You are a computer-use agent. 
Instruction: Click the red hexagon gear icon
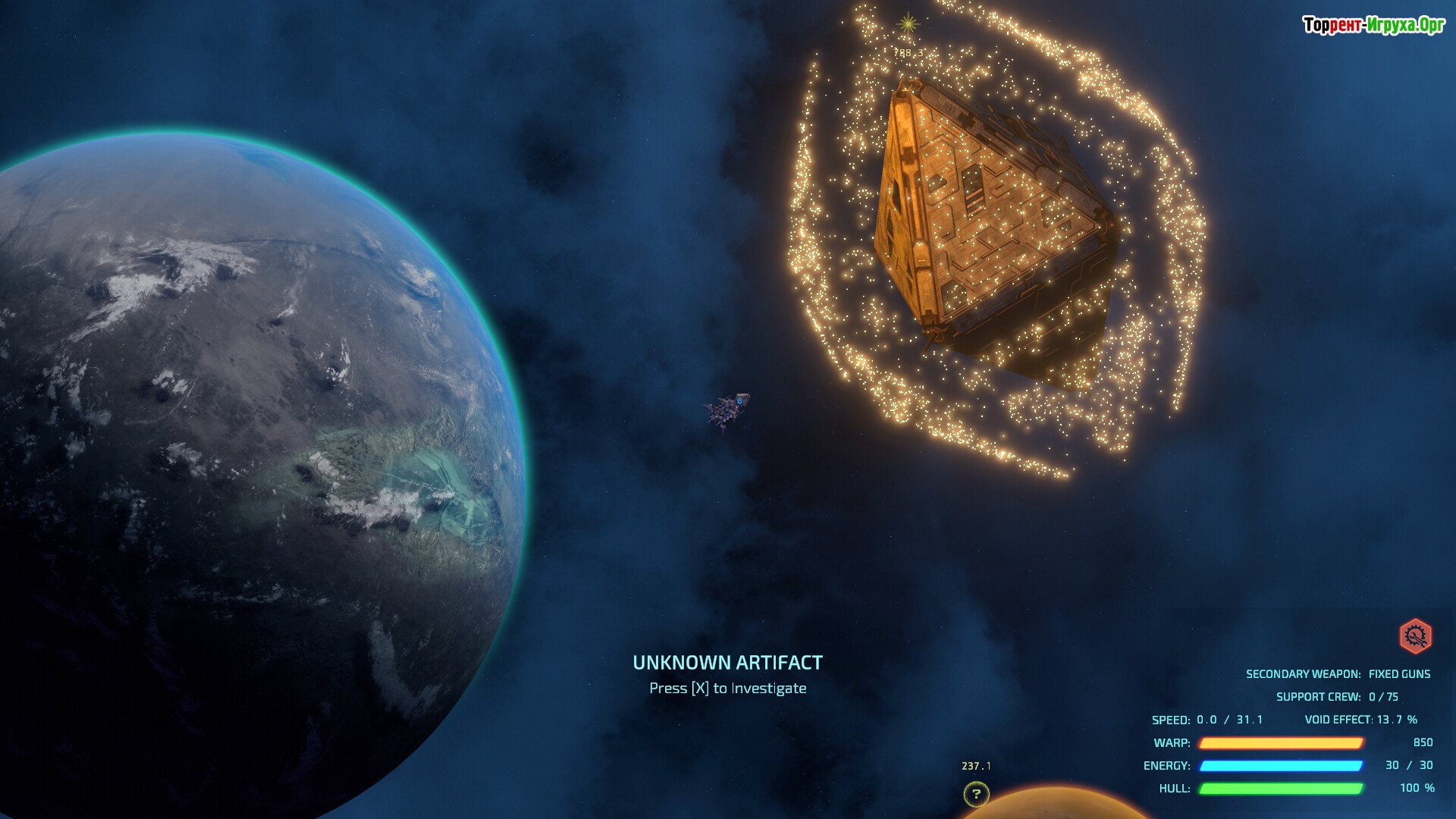pos(1415,636)
